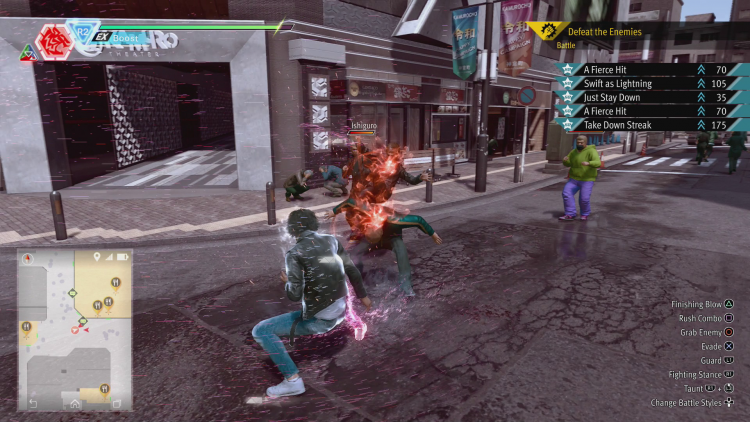Click the compass icon on the minimap
Viewport: 750px width, 422px height.
pos(27,258)
